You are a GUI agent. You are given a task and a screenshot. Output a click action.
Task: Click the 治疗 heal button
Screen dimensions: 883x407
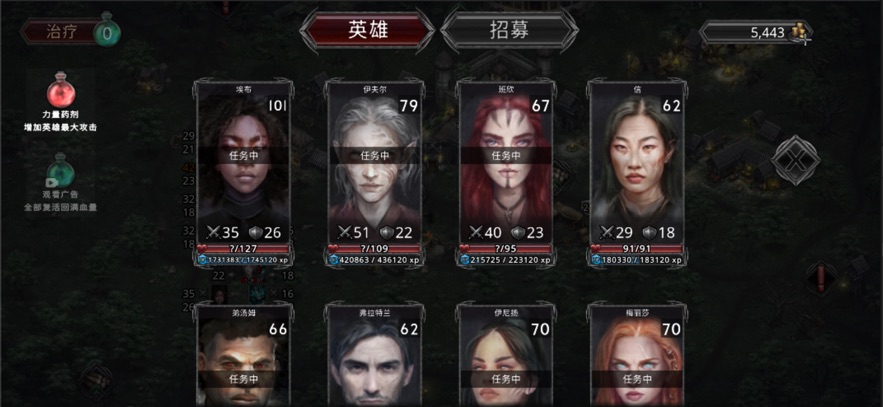(x=68, y=31)
